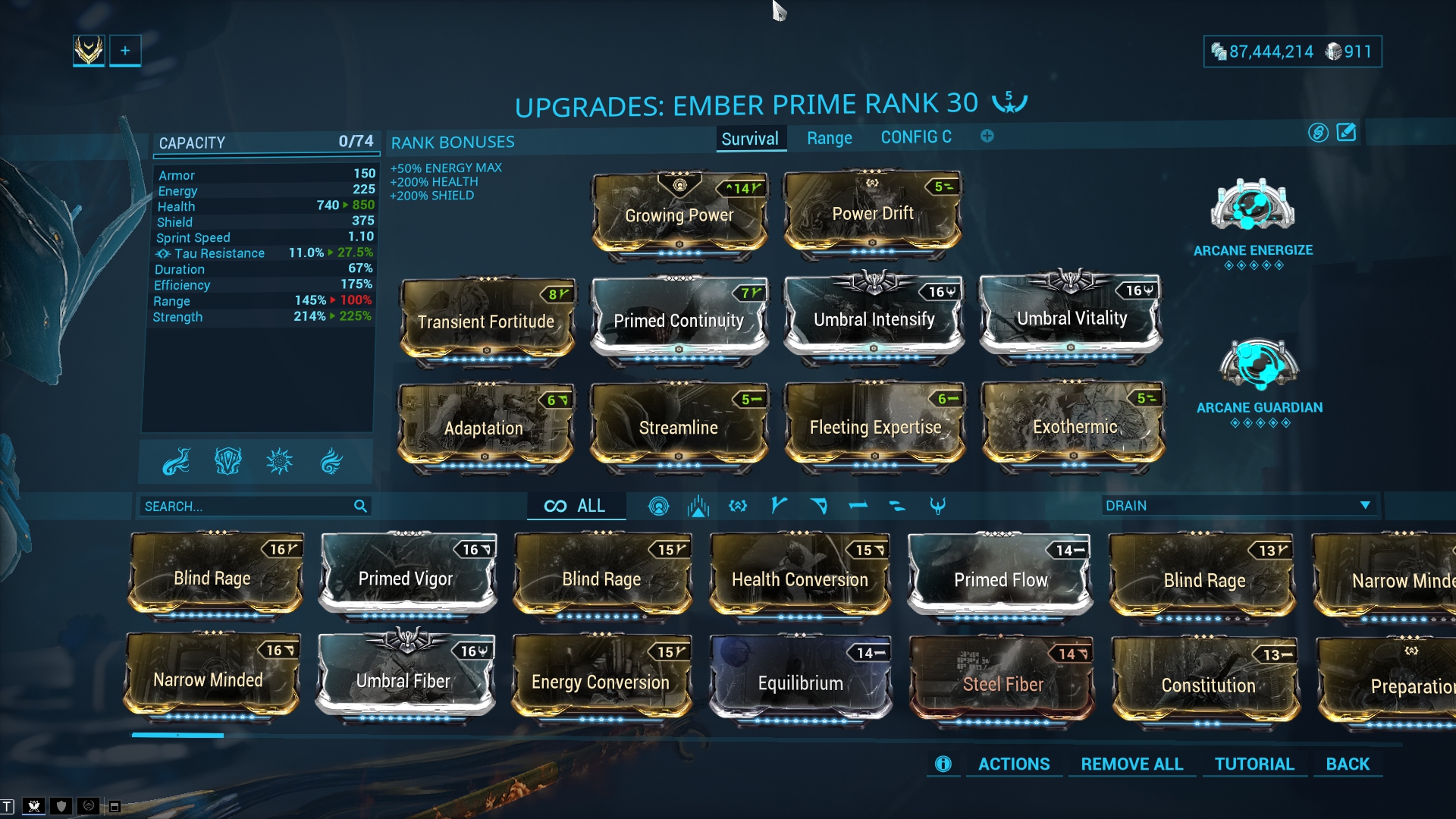1456x819 pixels.
Task: Select the Fleeting Expertise mod
Action: point(875,427)
